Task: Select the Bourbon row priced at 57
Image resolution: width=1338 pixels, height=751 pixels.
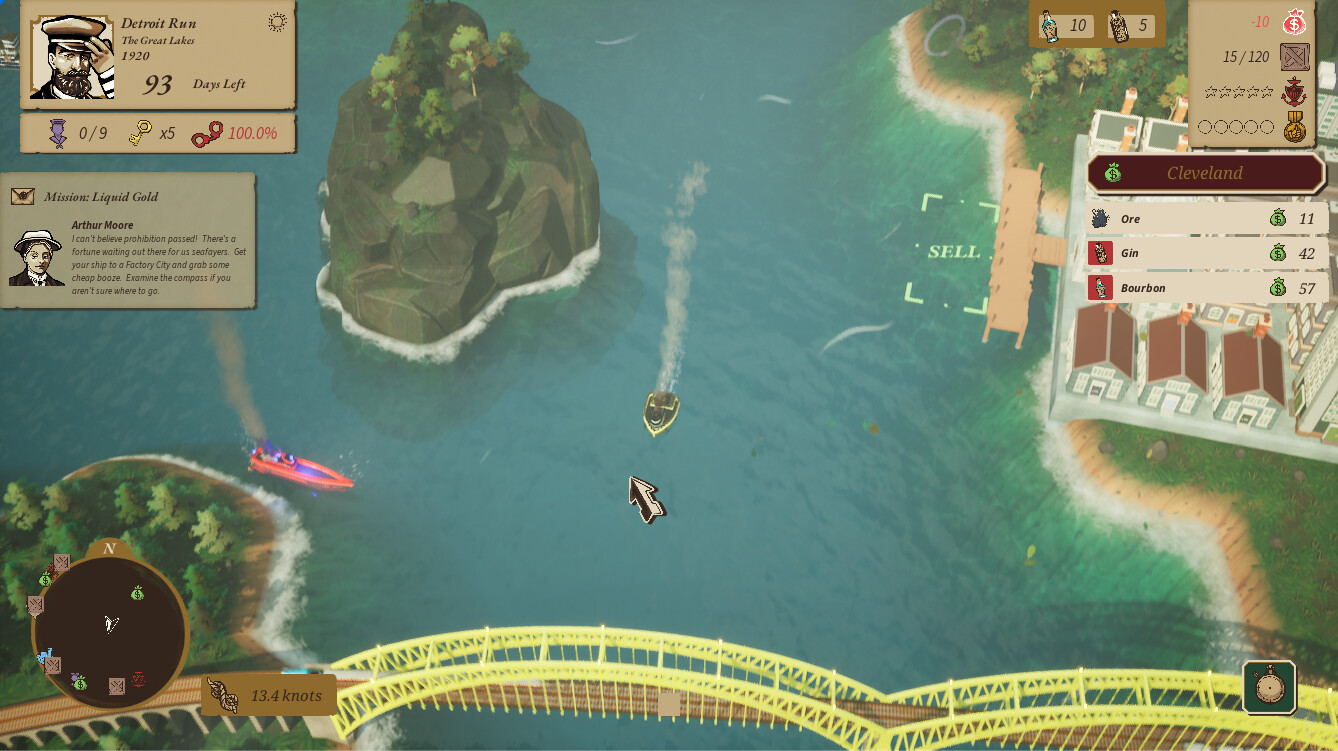Action: (x=1207, y=288)
